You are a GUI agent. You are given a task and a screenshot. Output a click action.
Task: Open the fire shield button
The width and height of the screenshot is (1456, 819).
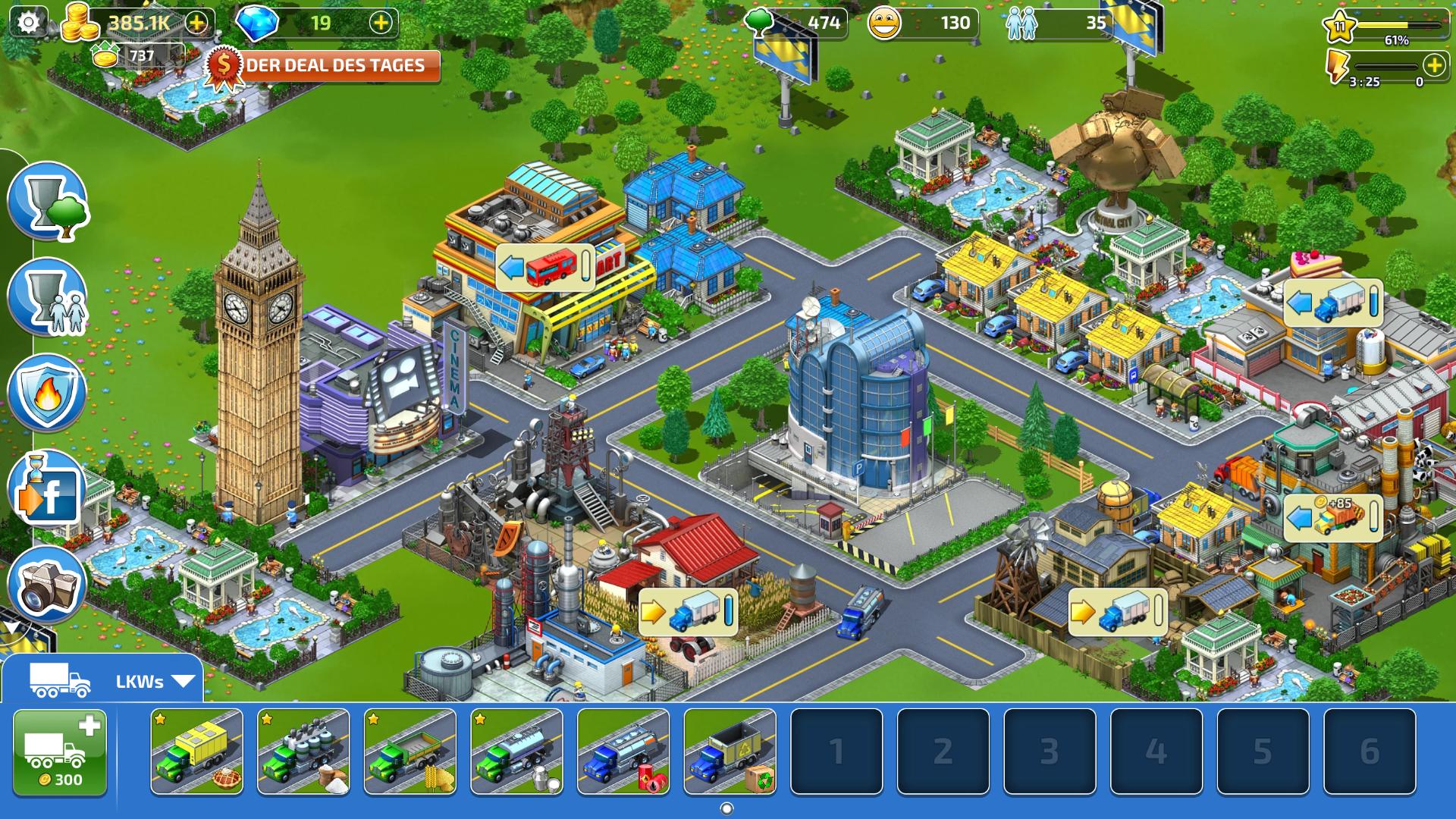pos(47,393)
